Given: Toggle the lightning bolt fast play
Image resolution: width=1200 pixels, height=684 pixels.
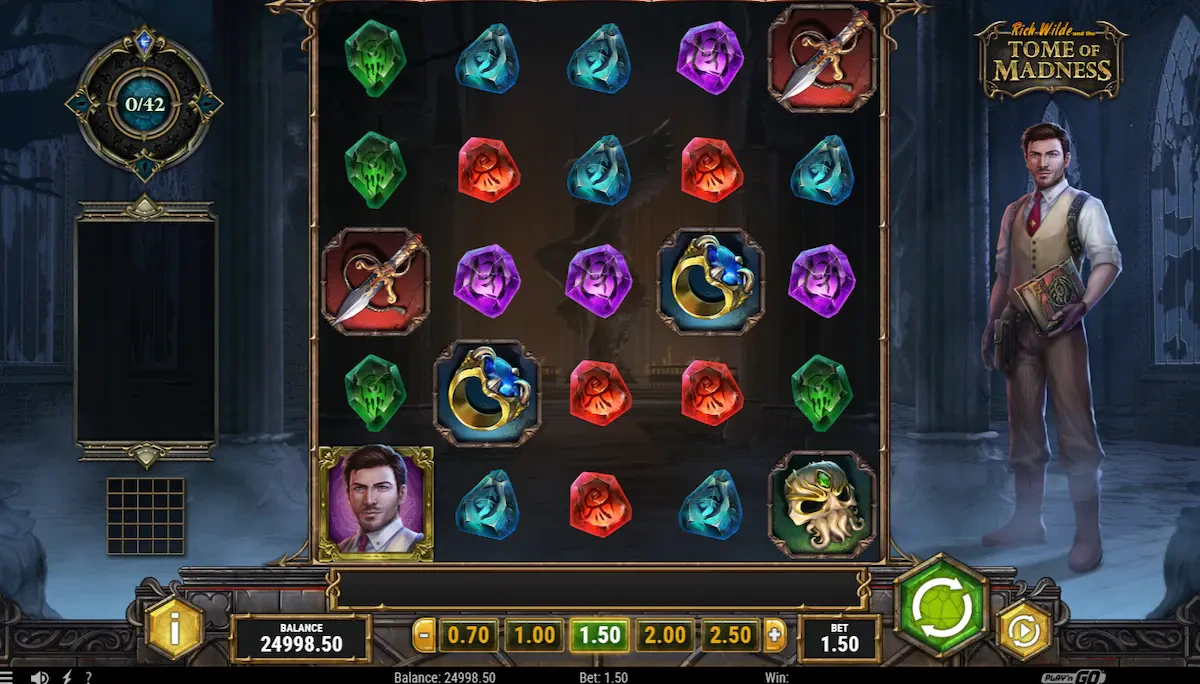Looking at the screenshot, I should 67,677.
